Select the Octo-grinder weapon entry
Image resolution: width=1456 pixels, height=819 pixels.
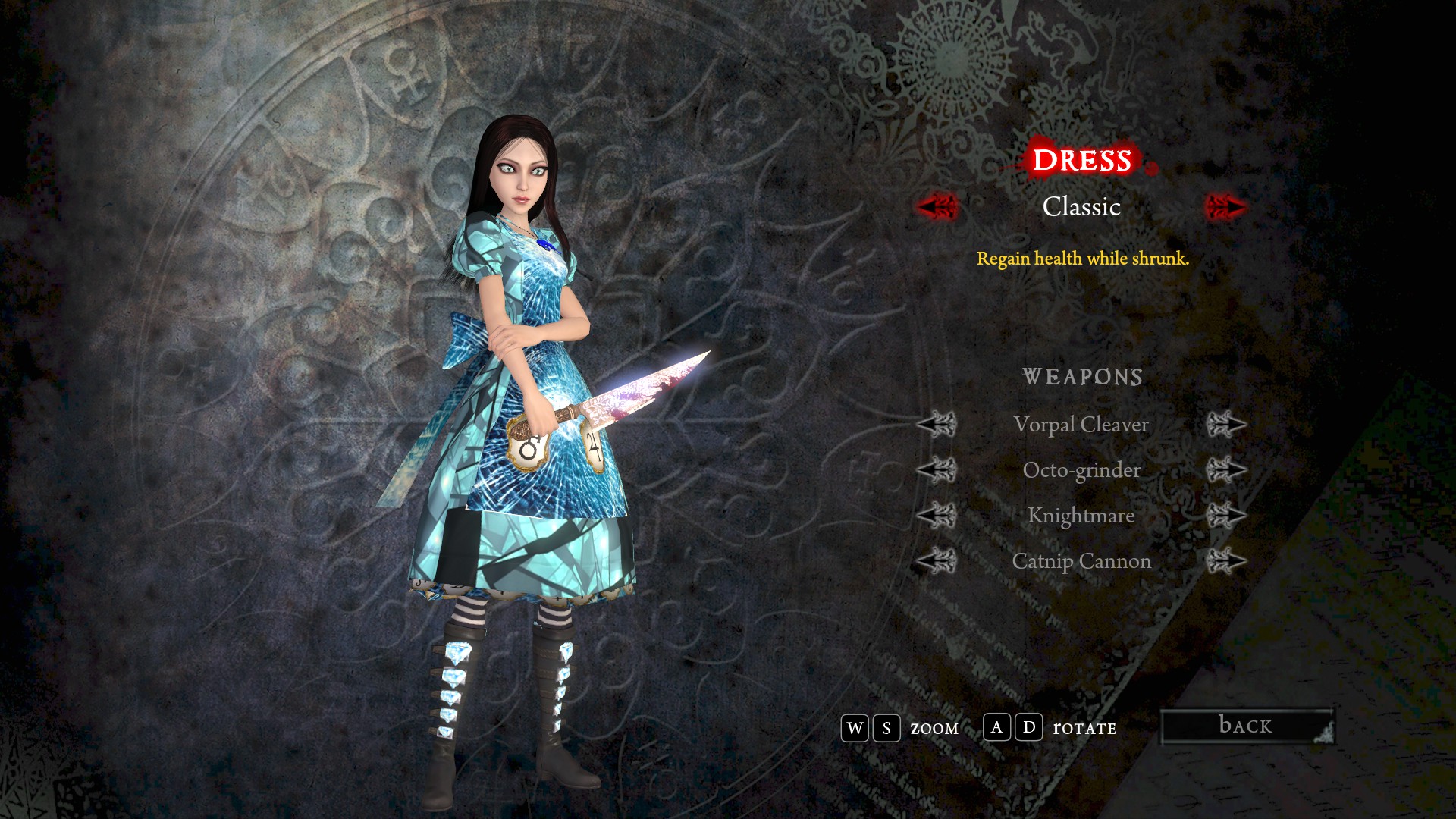coord(1081,470)
